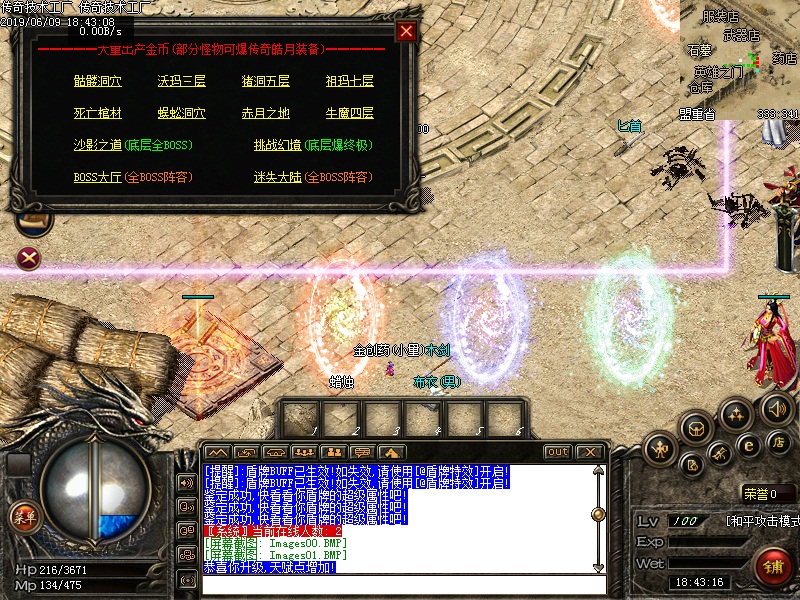This screenshot has height=600, width=800.
Task: Pick the 牛魔四层 destination
Action: tap(349, 113)
